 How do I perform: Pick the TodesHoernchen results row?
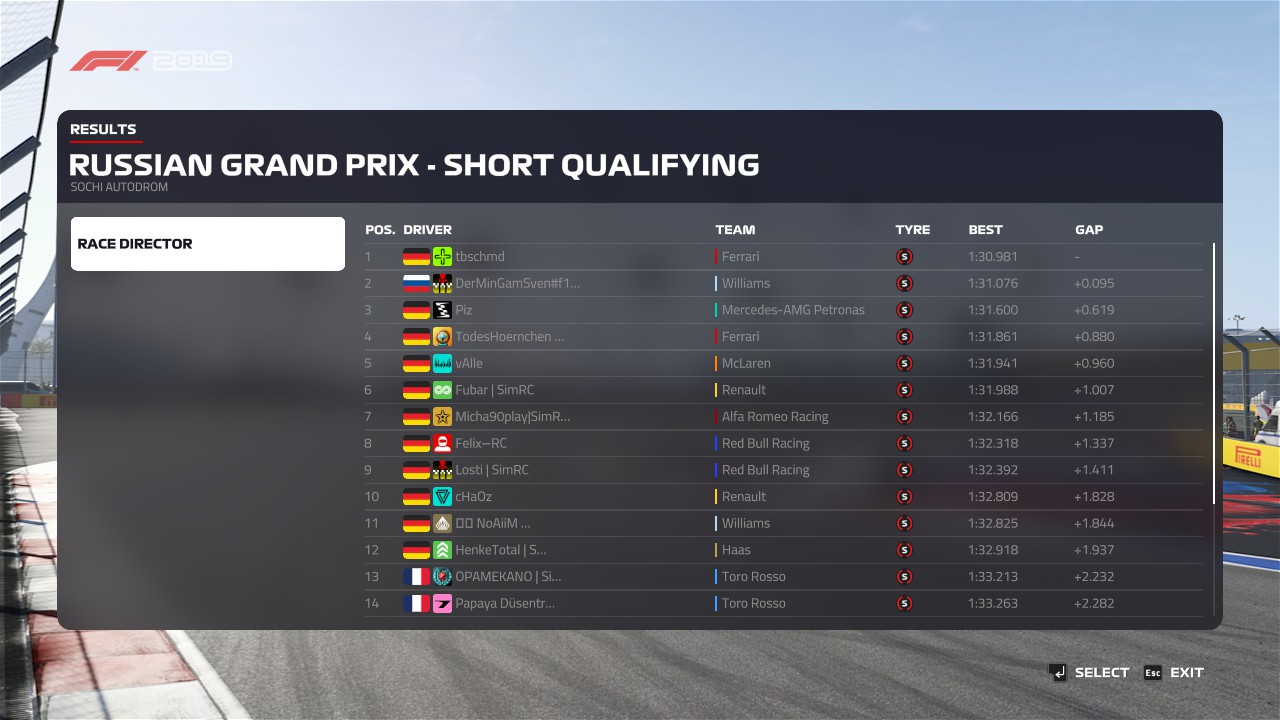pos(782,337)
